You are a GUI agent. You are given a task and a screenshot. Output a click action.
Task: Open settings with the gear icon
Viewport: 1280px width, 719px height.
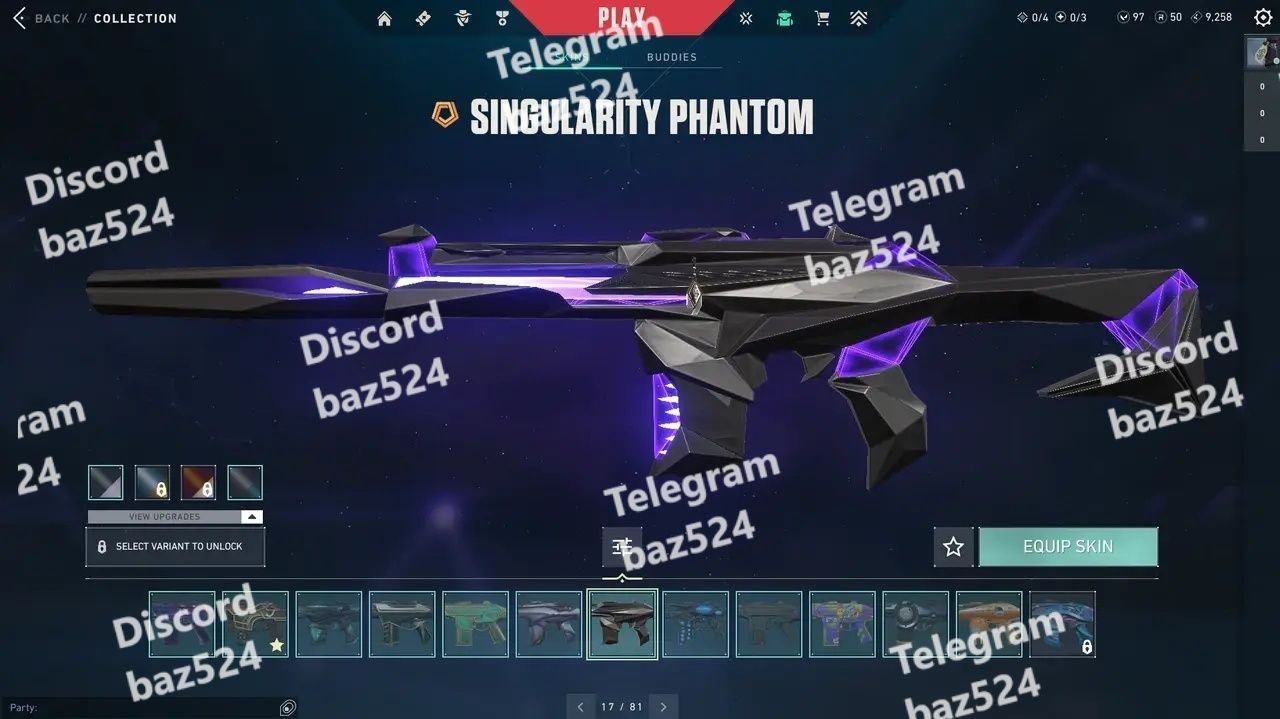(x=1262, y=18)
